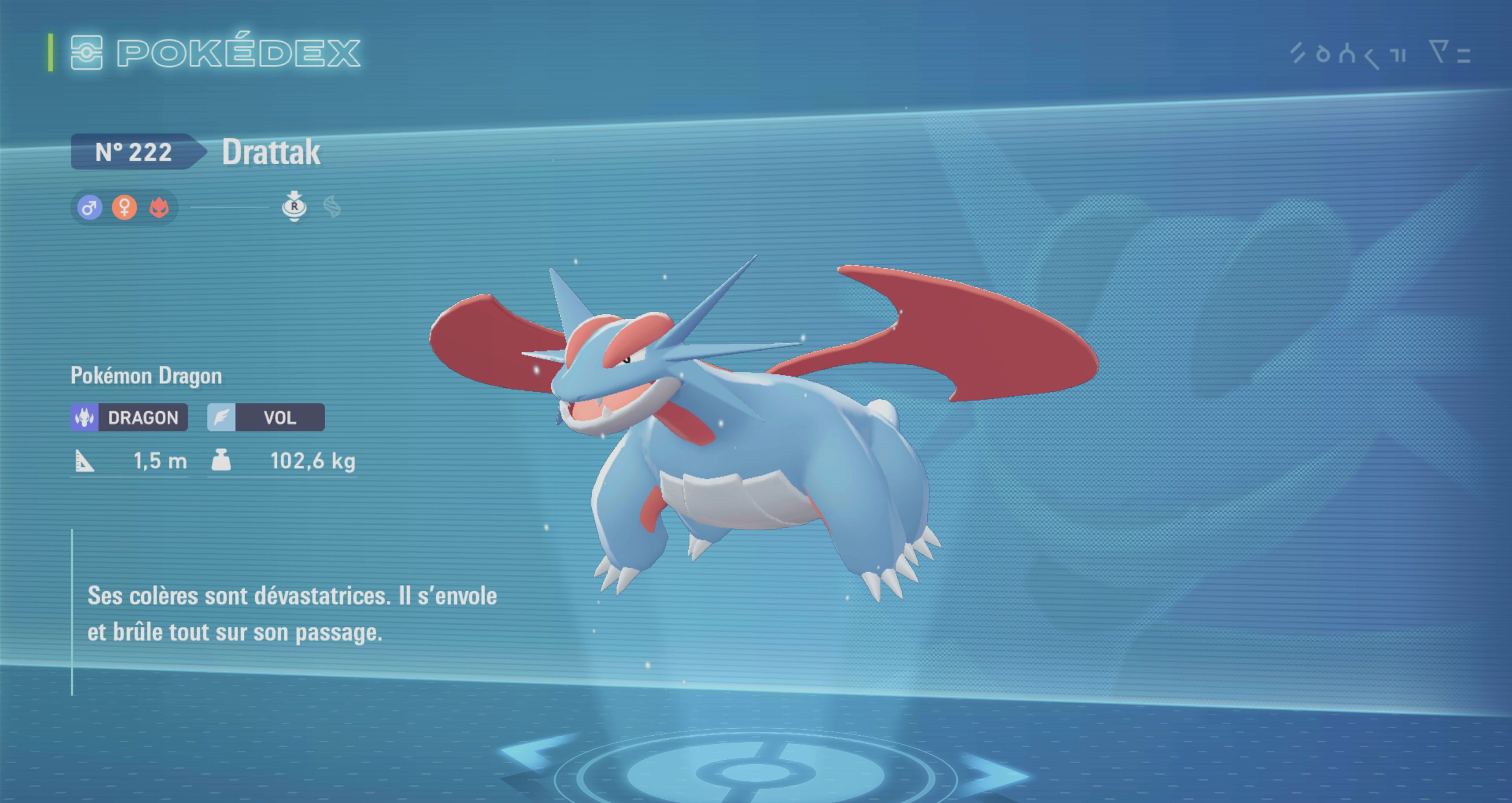Click the ruler icon next to the height
This screenshot has height=803, width=1512.
click(84, 461)
